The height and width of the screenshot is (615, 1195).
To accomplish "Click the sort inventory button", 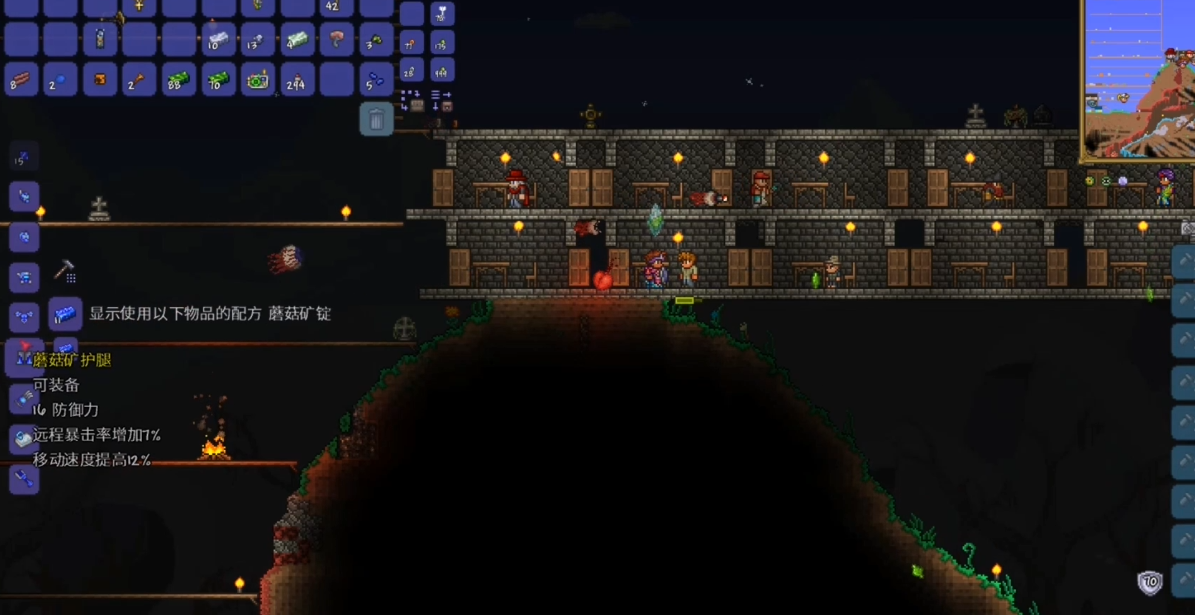I will (x=441, y=100).
